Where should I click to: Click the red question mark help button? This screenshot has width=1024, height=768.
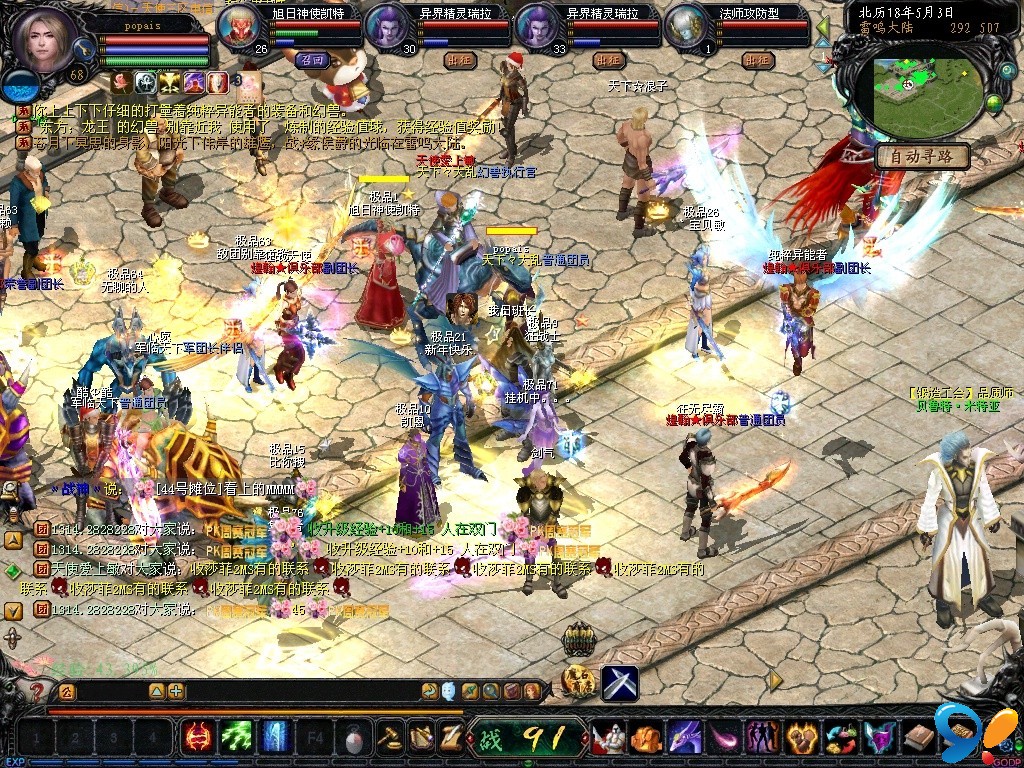[38, 690]
